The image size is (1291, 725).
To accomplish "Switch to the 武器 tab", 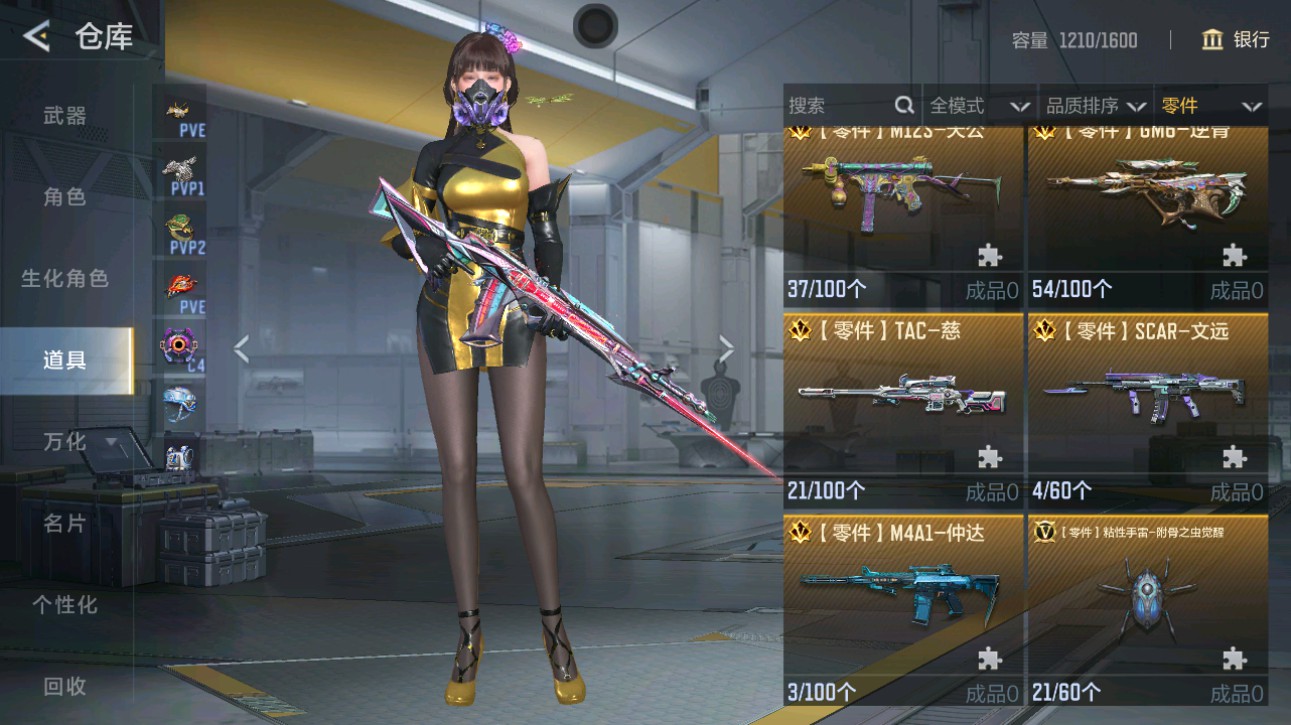I will tap(62, 116).
